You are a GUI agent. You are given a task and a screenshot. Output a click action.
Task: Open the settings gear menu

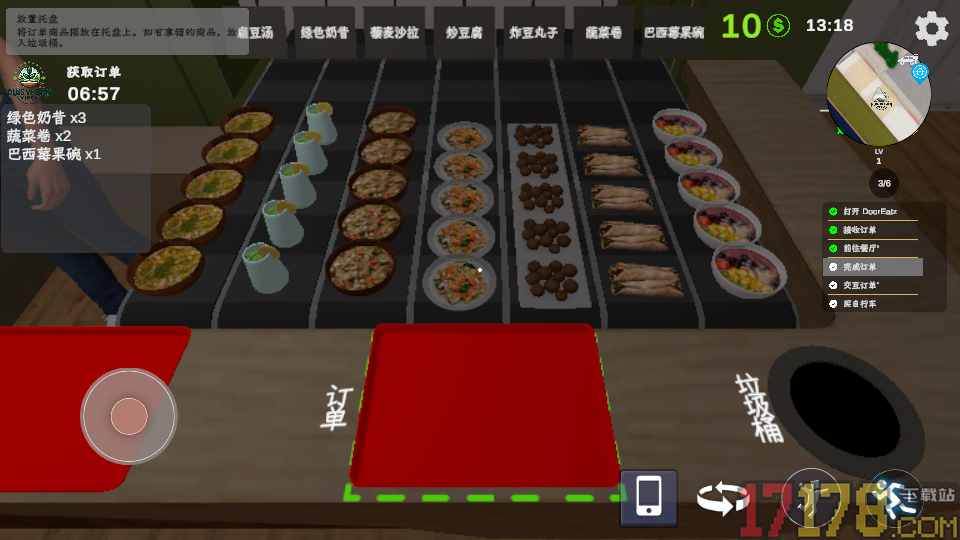[x=931, y=28]
